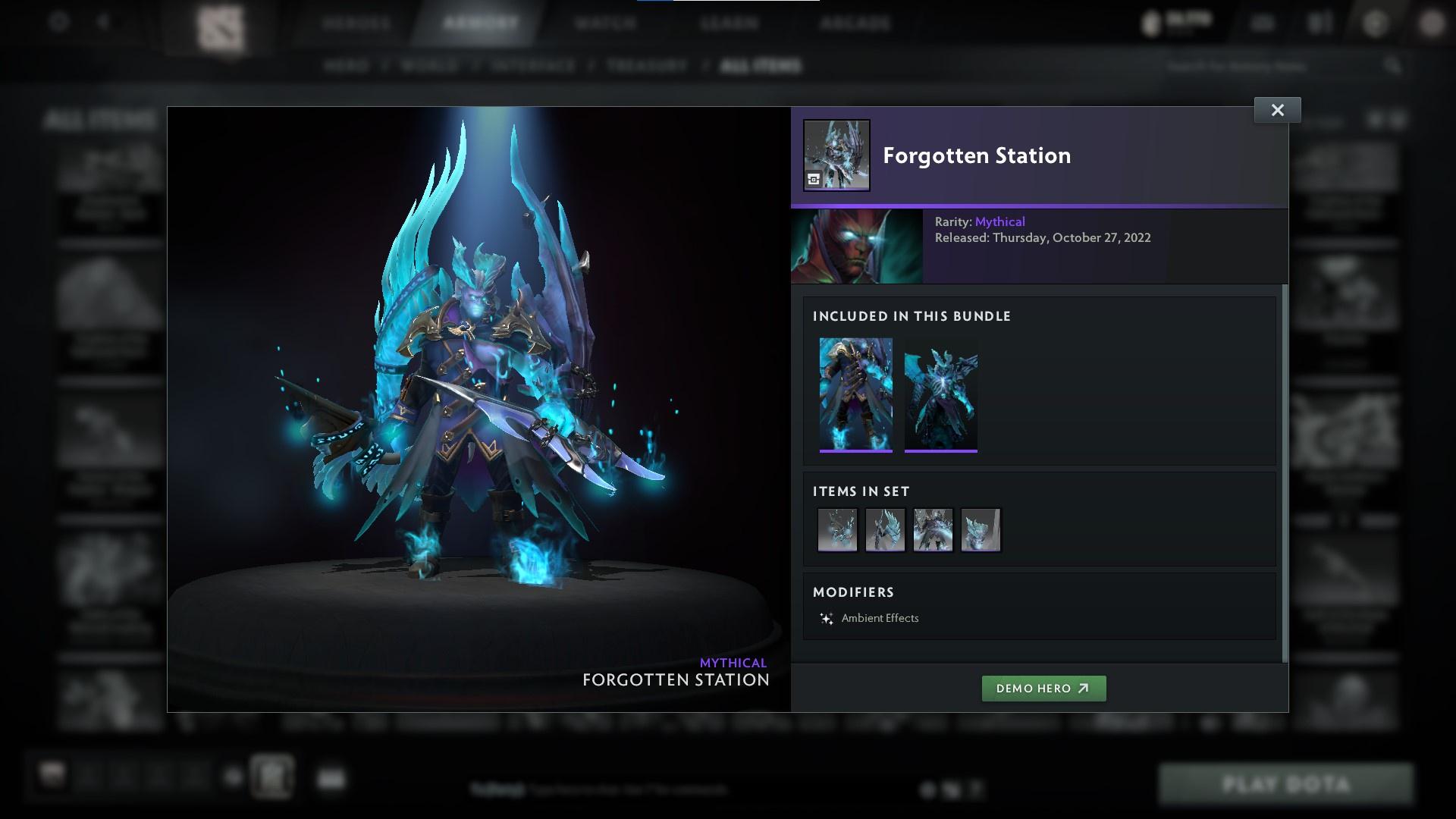Screen dimensions: 1456x819
Task: Click the fourth item thumbnail under Items In Set
Action: click(x=980, y=529)
